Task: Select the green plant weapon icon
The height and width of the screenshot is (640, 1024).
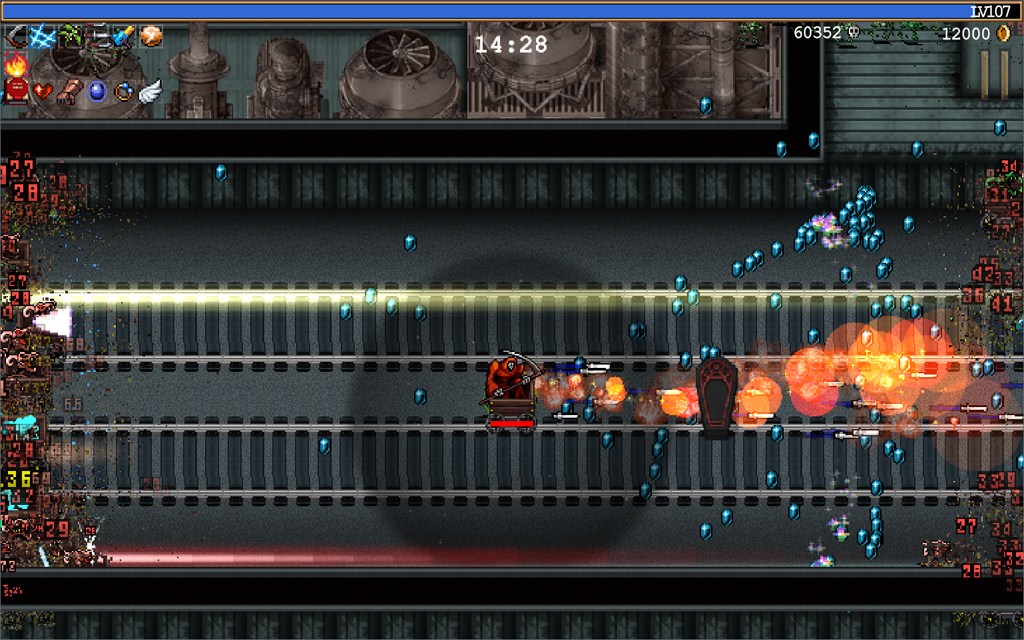Action: point(70,37)
